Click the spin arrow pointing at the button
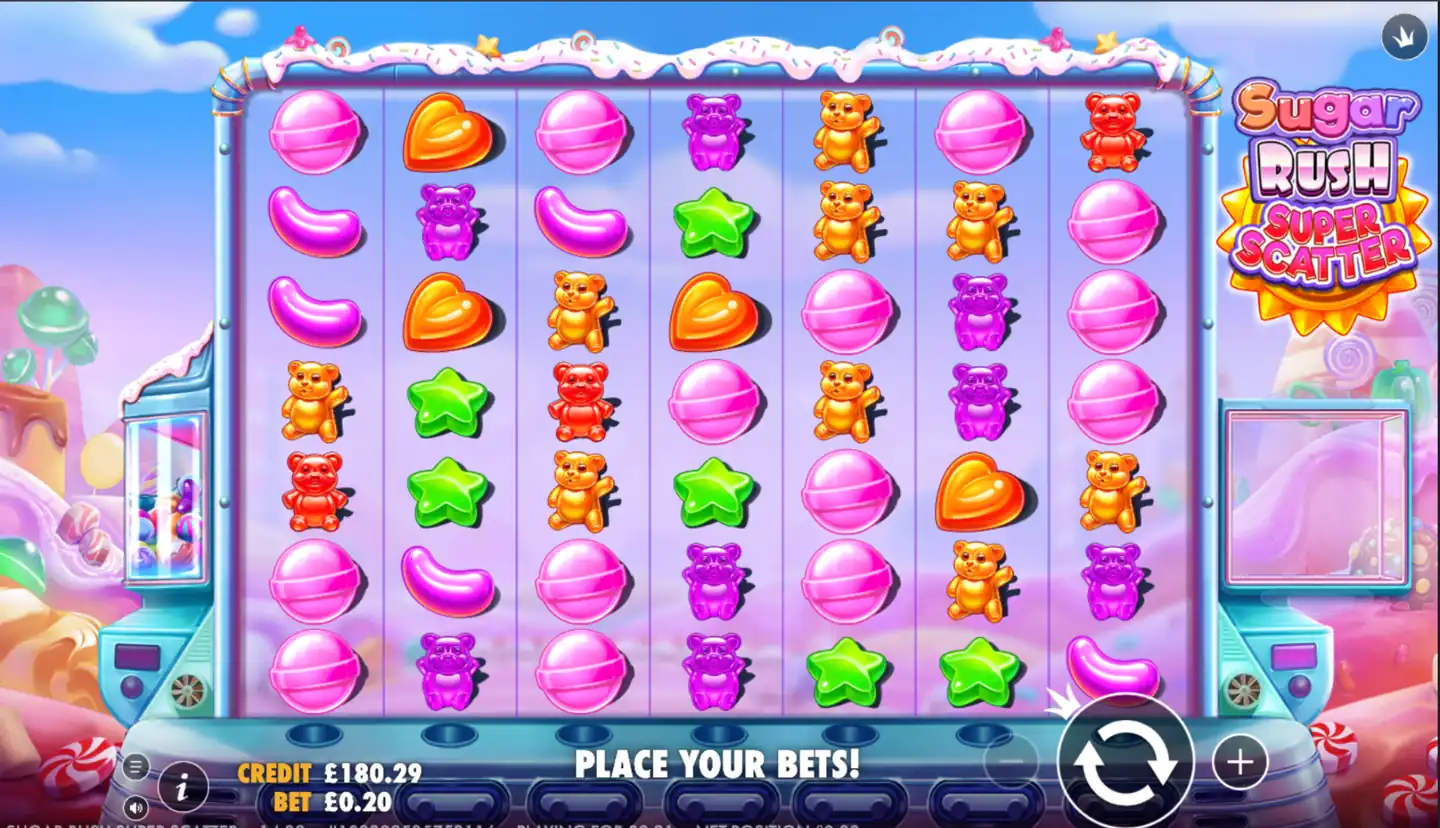This screenshot has height=828, width=1440. (1065, 700)
